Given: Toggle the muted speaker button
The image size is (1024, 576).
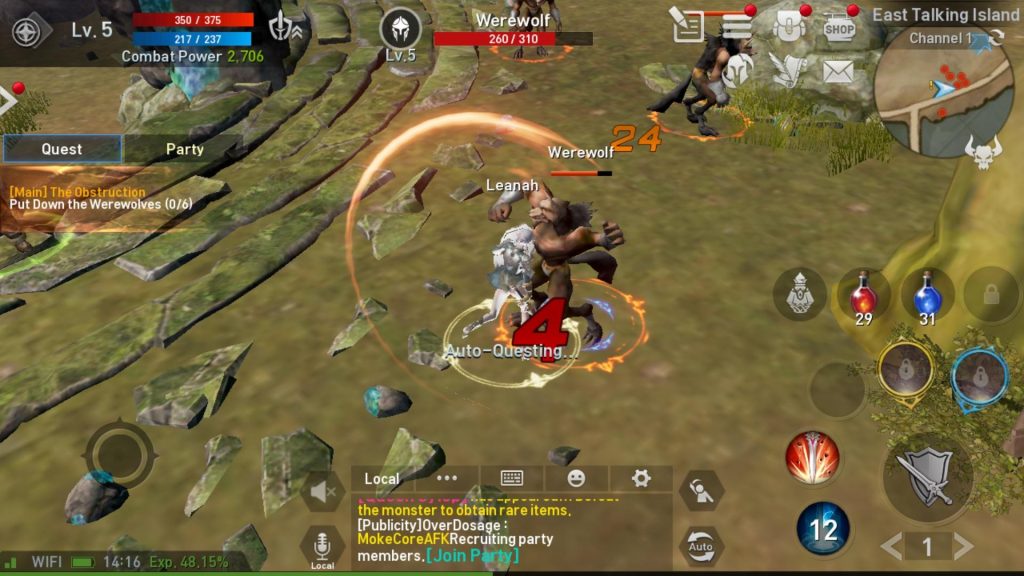Looking at the screenshot, I should (323, 491).
